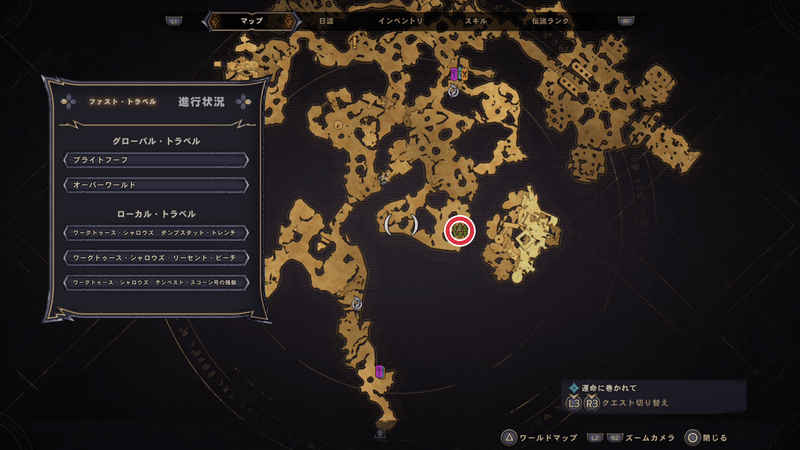Open the 日誌 tab

click(326, 20)
